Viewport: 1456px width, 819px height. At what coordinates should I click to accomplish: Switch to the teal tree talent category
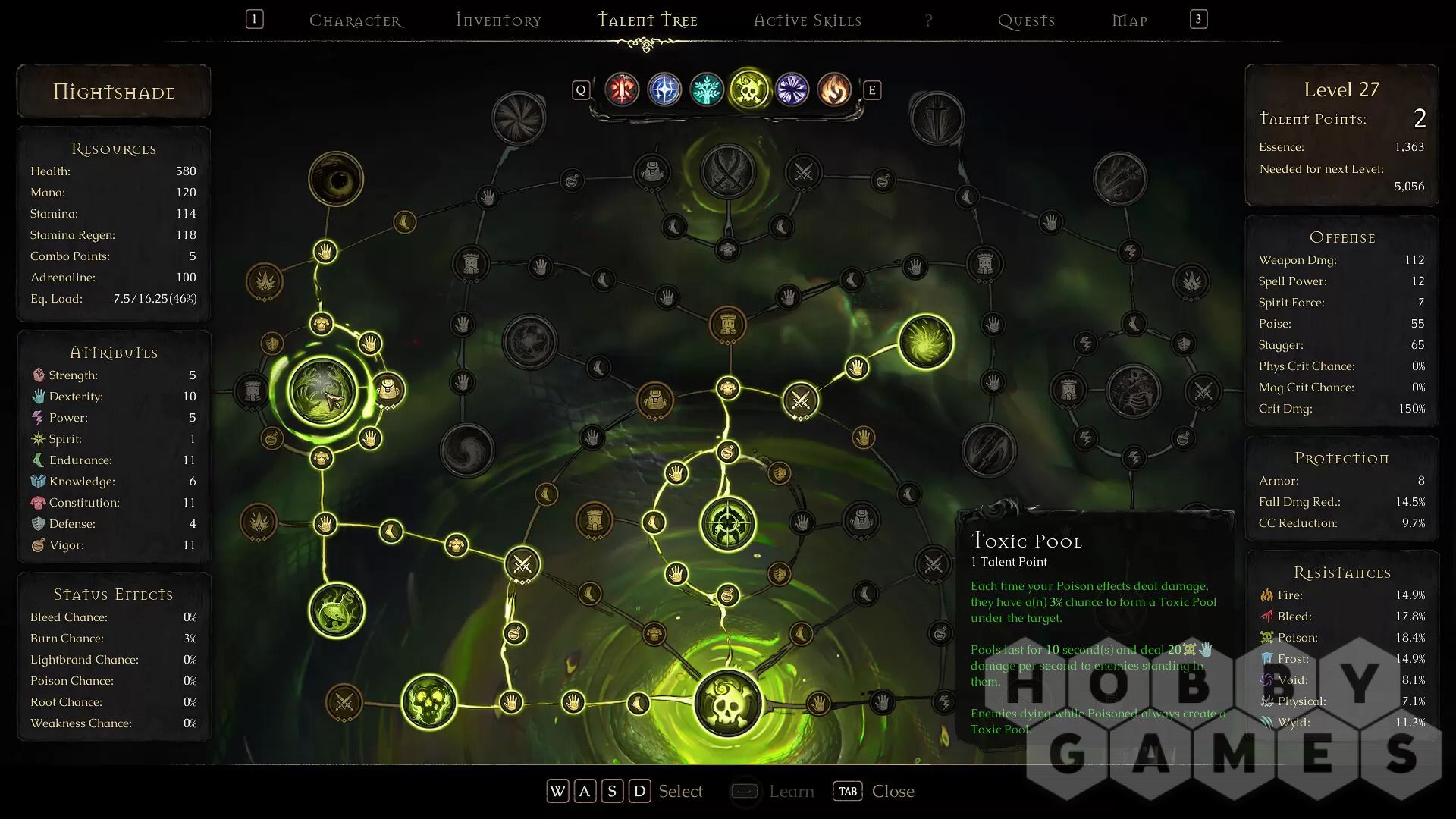[707, 90]
